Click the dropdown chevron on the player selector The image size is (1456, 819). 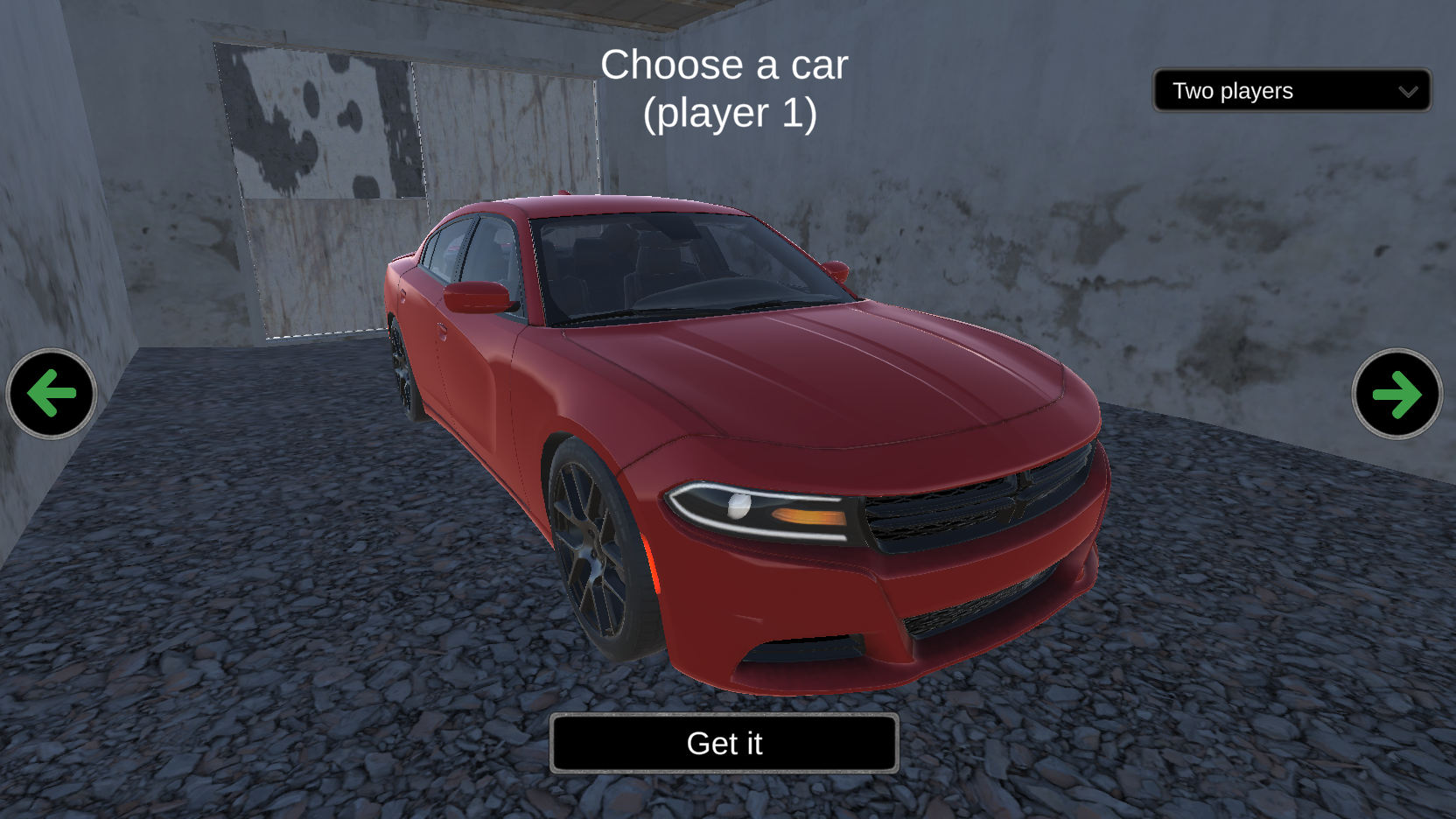1409,90
